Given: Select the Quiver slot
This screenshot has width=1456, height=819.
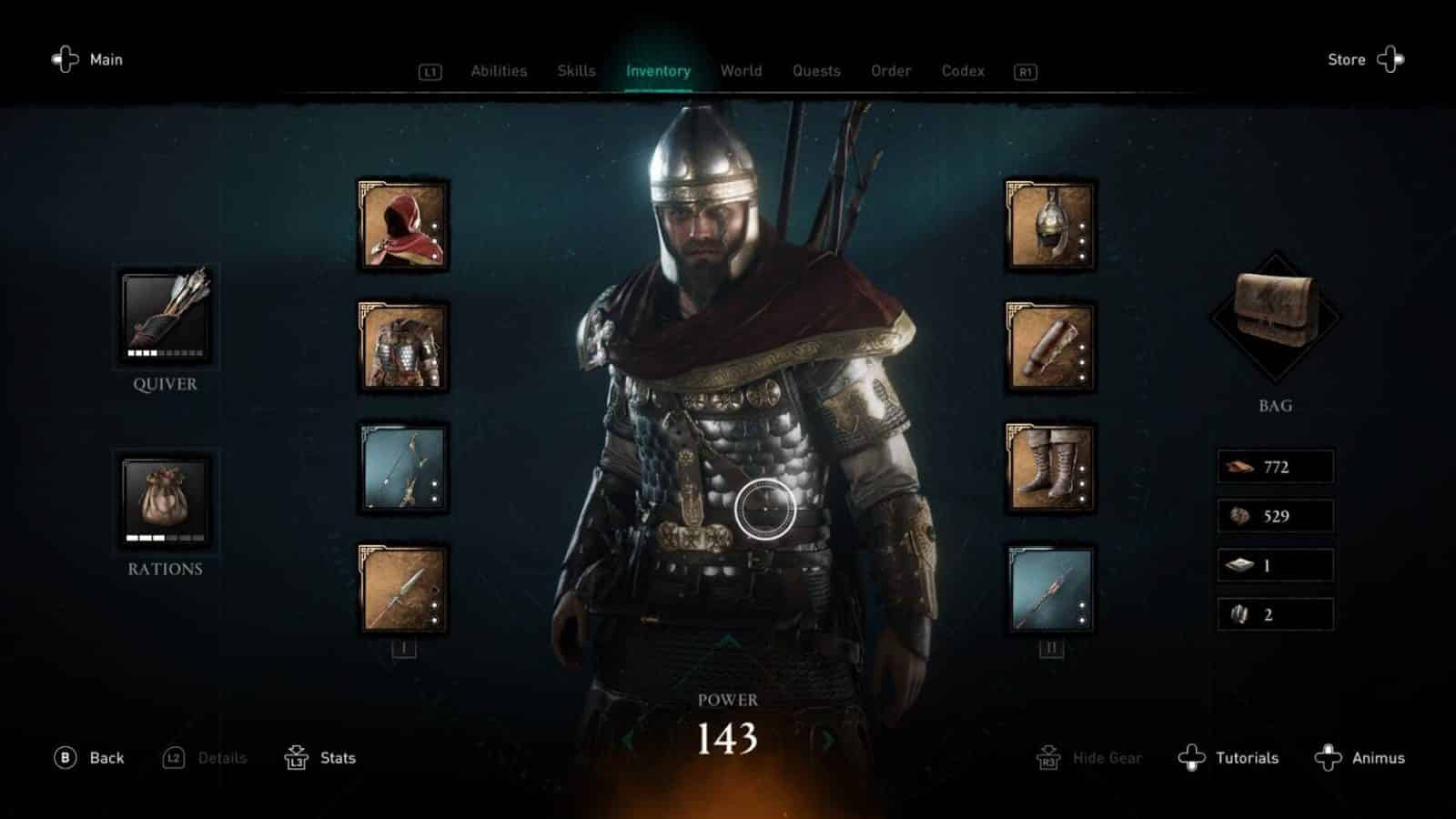Looking at the screenshot, I should (165, 316).
